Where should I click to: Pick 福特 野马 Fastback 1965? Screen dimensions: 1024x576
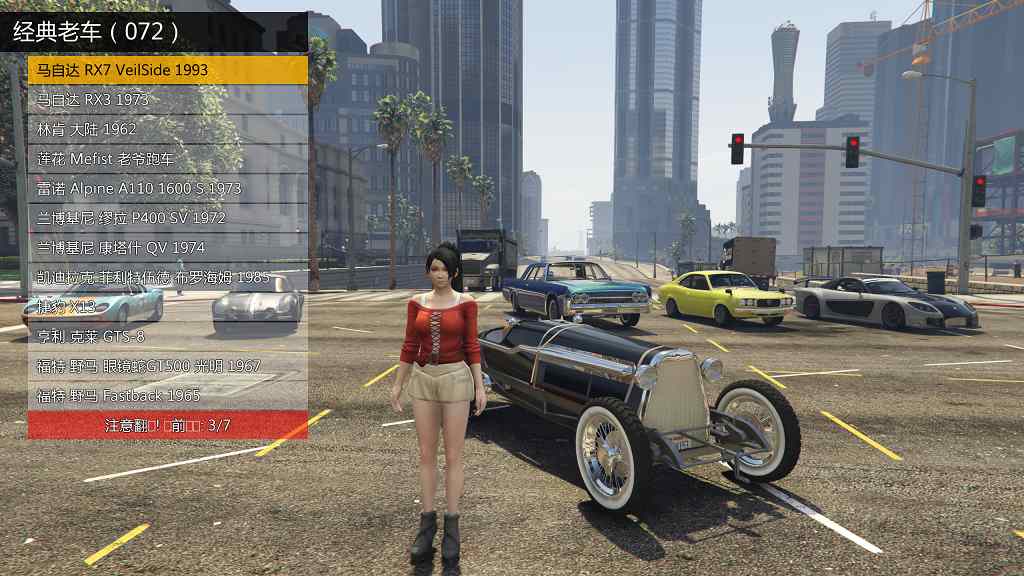coord(167,395)
